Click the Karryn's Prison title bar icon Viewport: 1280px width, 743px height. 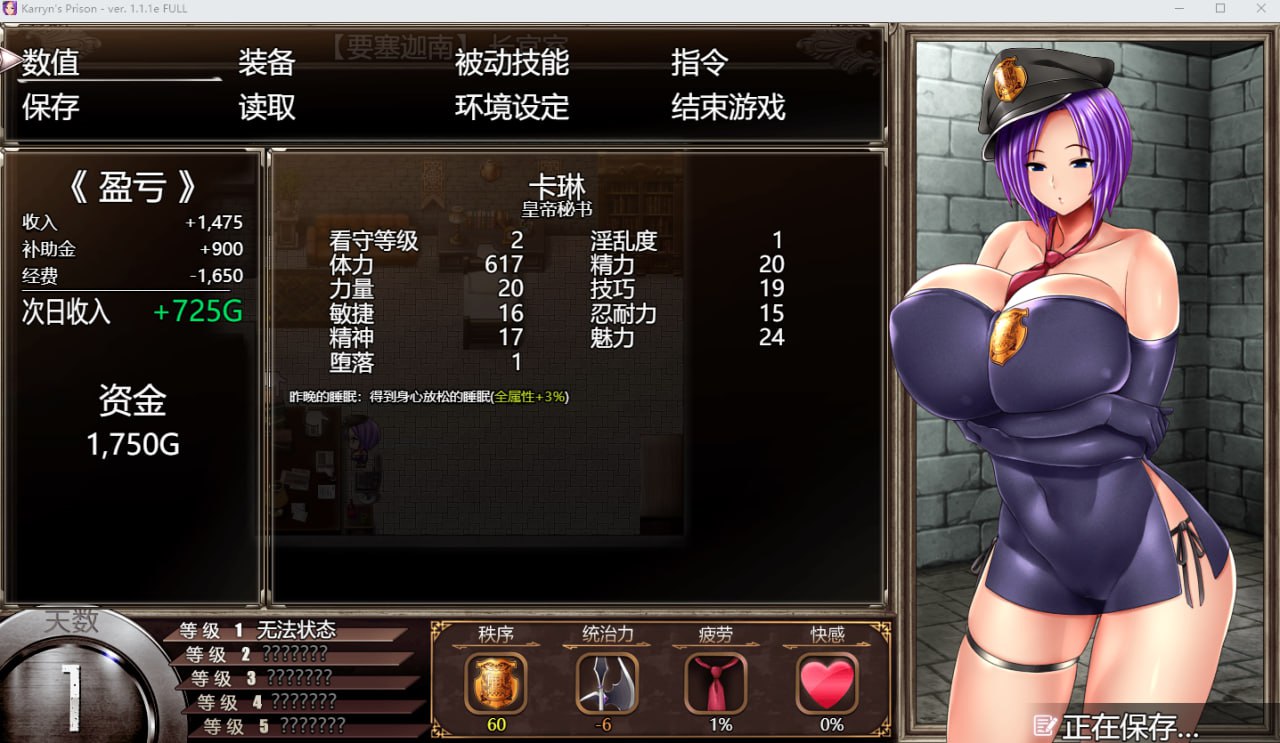pos(10,8)
